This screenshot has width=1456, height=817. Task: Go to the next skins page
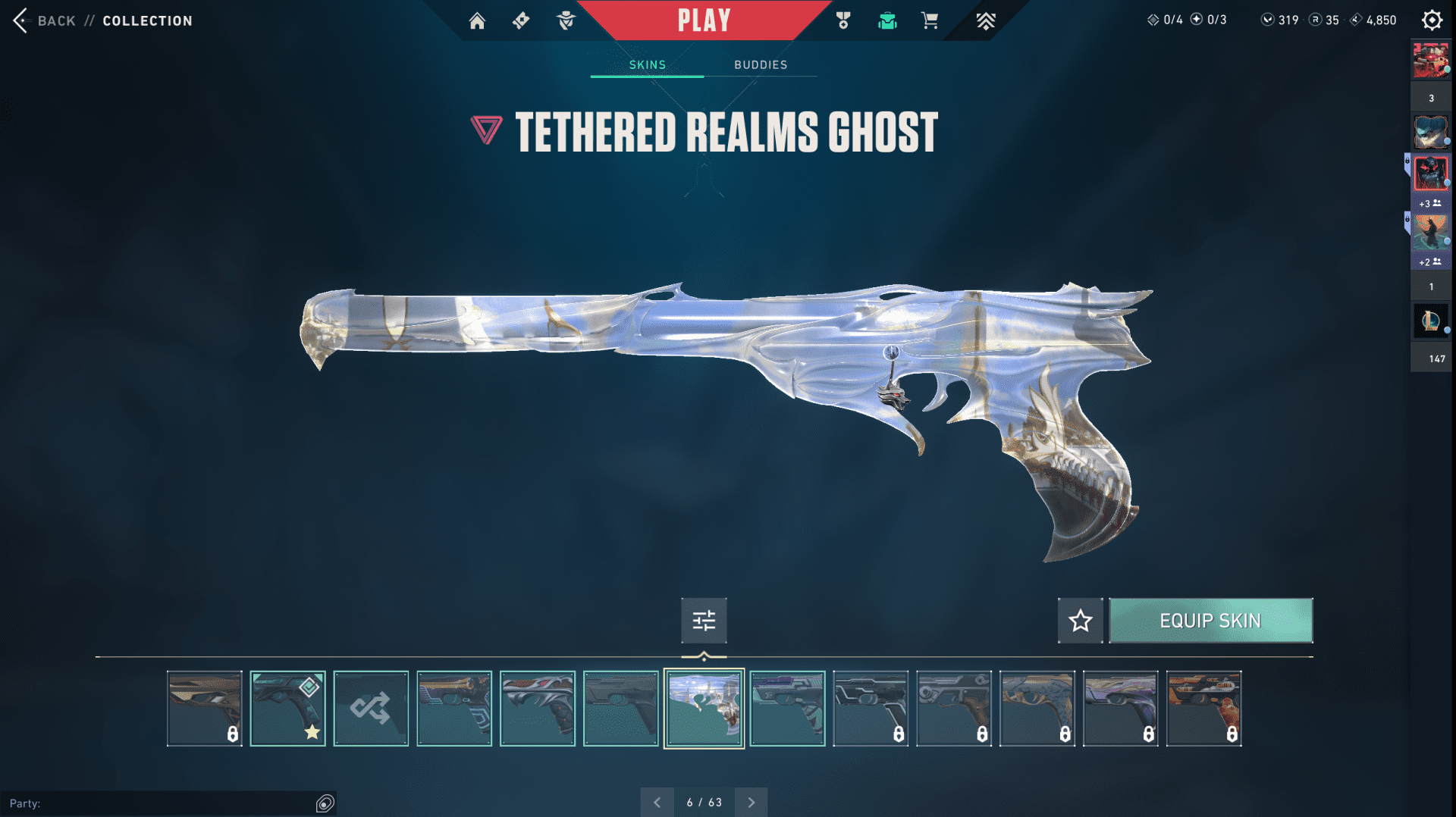pyautogui.click(x=752, y=802)
